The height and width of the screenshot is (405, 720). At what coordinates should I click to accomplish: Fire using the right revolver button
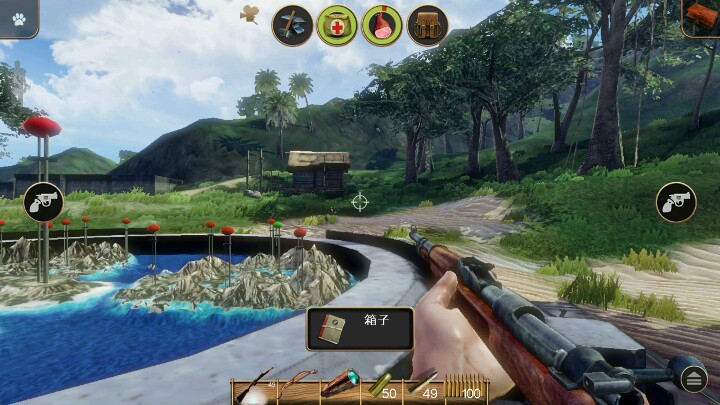click(676, 202)
